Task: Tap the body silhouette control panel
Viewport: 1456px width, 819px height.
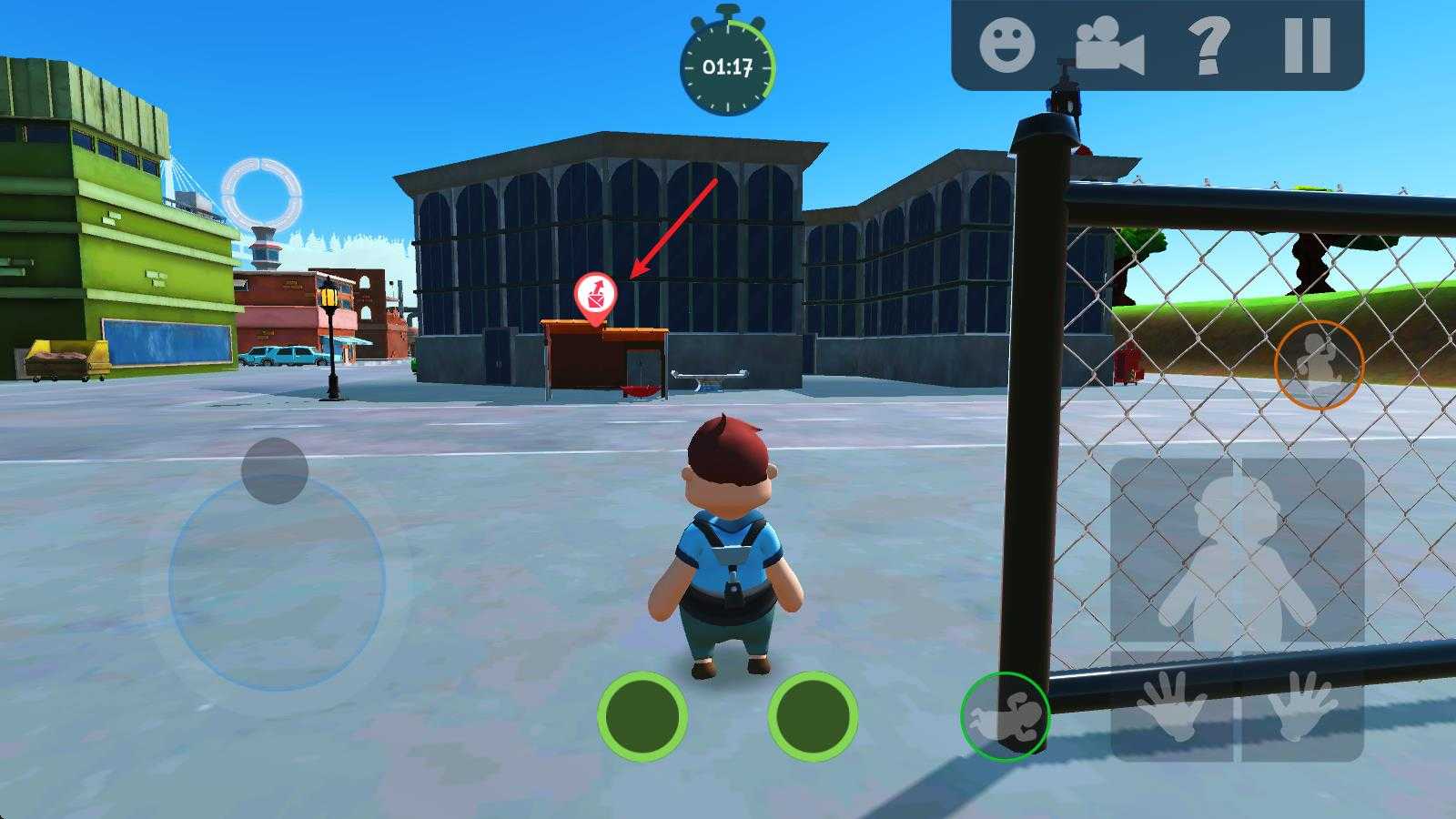Action: [x=1237, y=555]
